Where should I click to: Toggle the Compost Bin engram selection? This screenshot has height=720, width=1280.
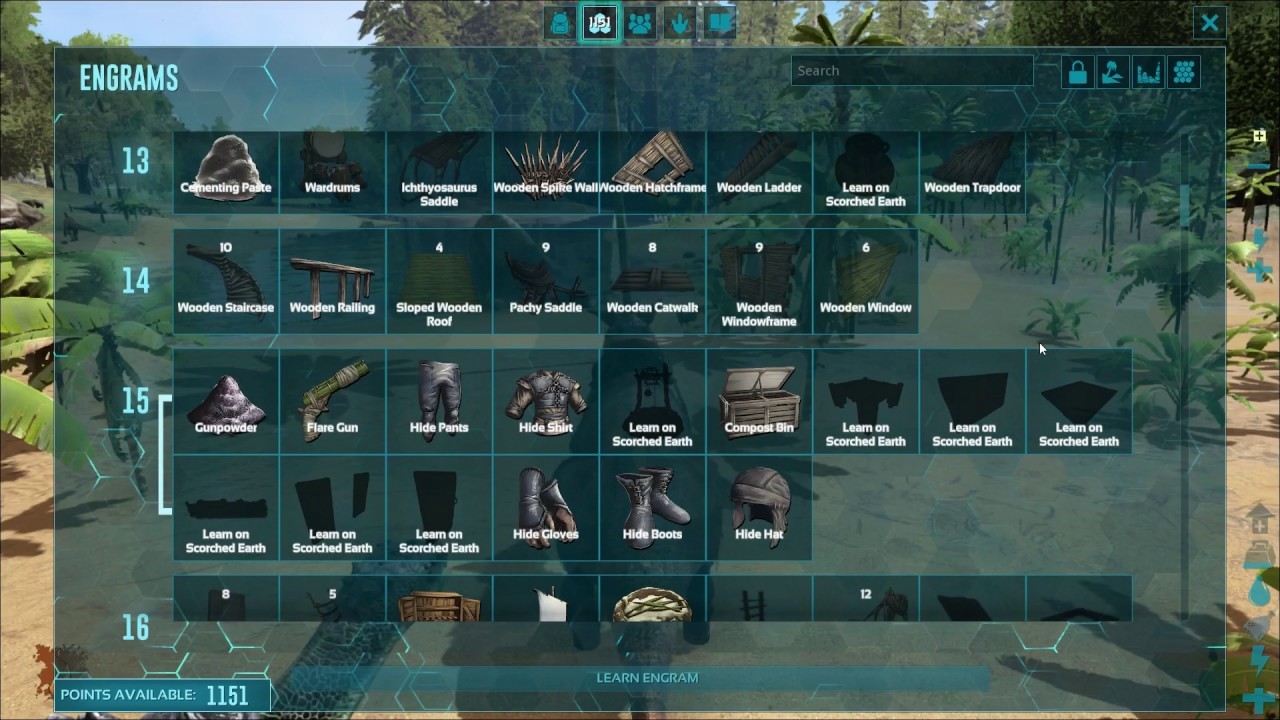[759, 400]
